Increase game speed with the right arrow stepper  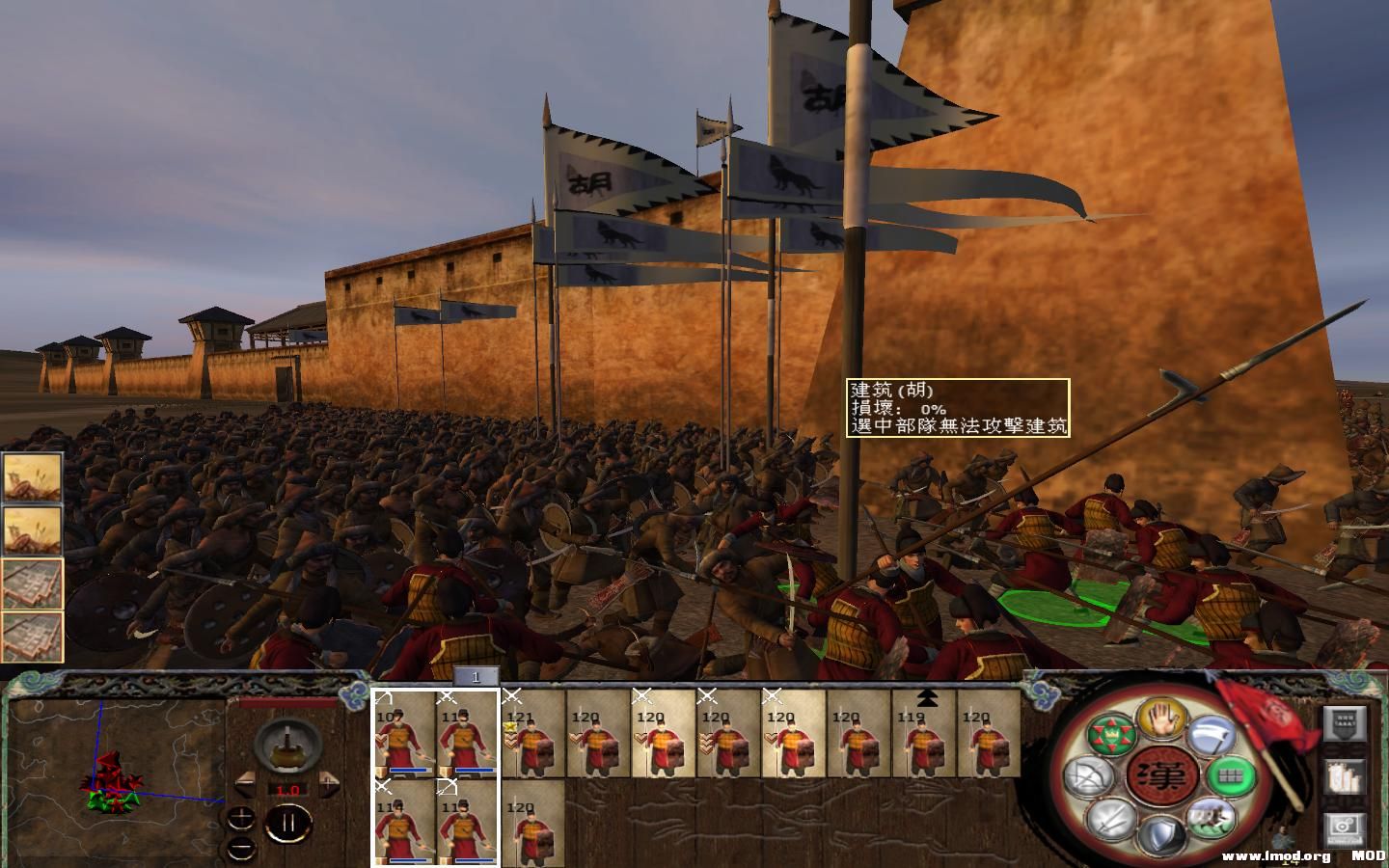click(330, 786)
